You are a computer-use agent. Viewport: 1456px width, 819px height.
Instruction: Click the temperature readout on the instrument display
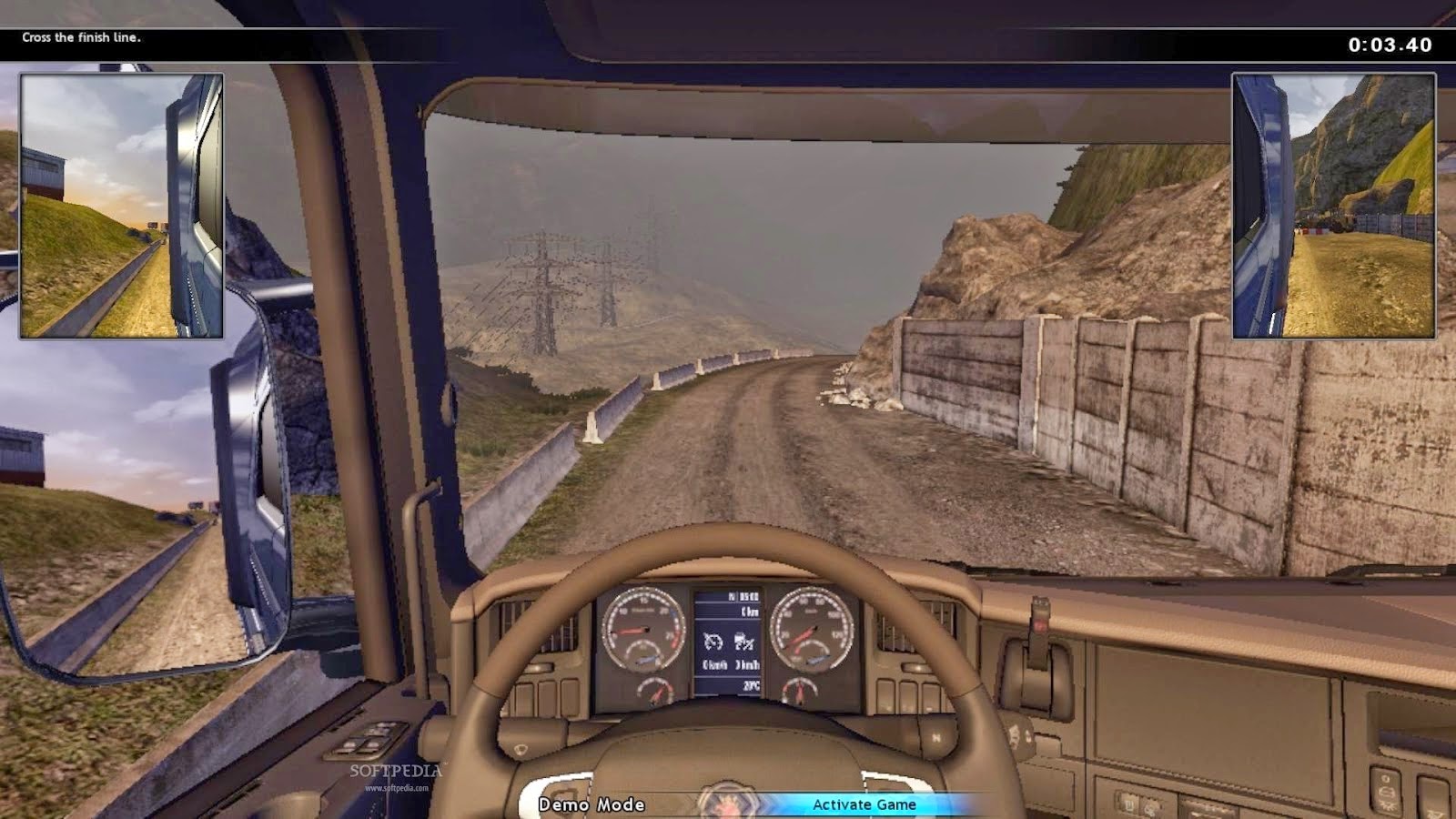[x=750, y=685]
